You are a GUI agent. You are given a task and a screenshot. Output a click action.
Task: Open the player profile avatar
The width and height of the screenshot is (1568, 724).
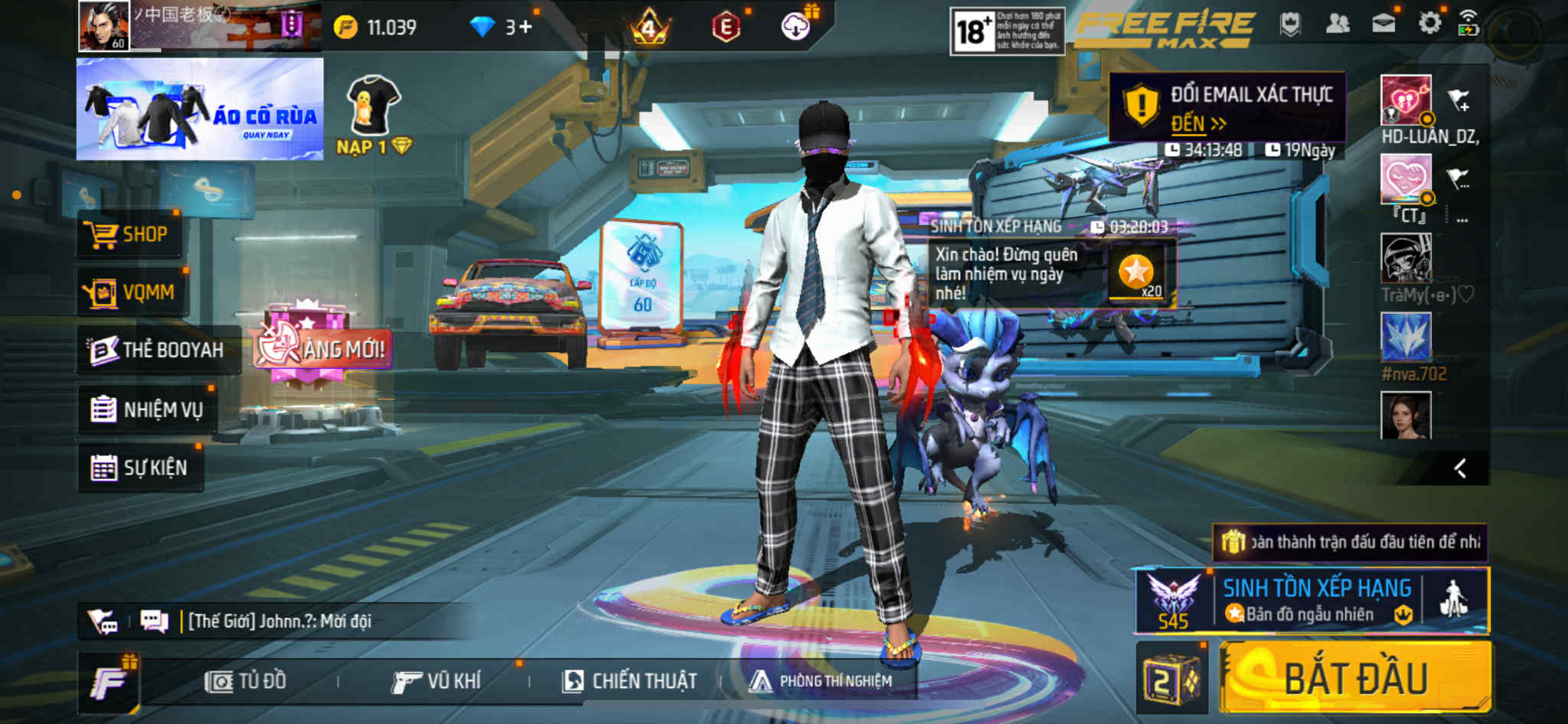pos(104,26)
